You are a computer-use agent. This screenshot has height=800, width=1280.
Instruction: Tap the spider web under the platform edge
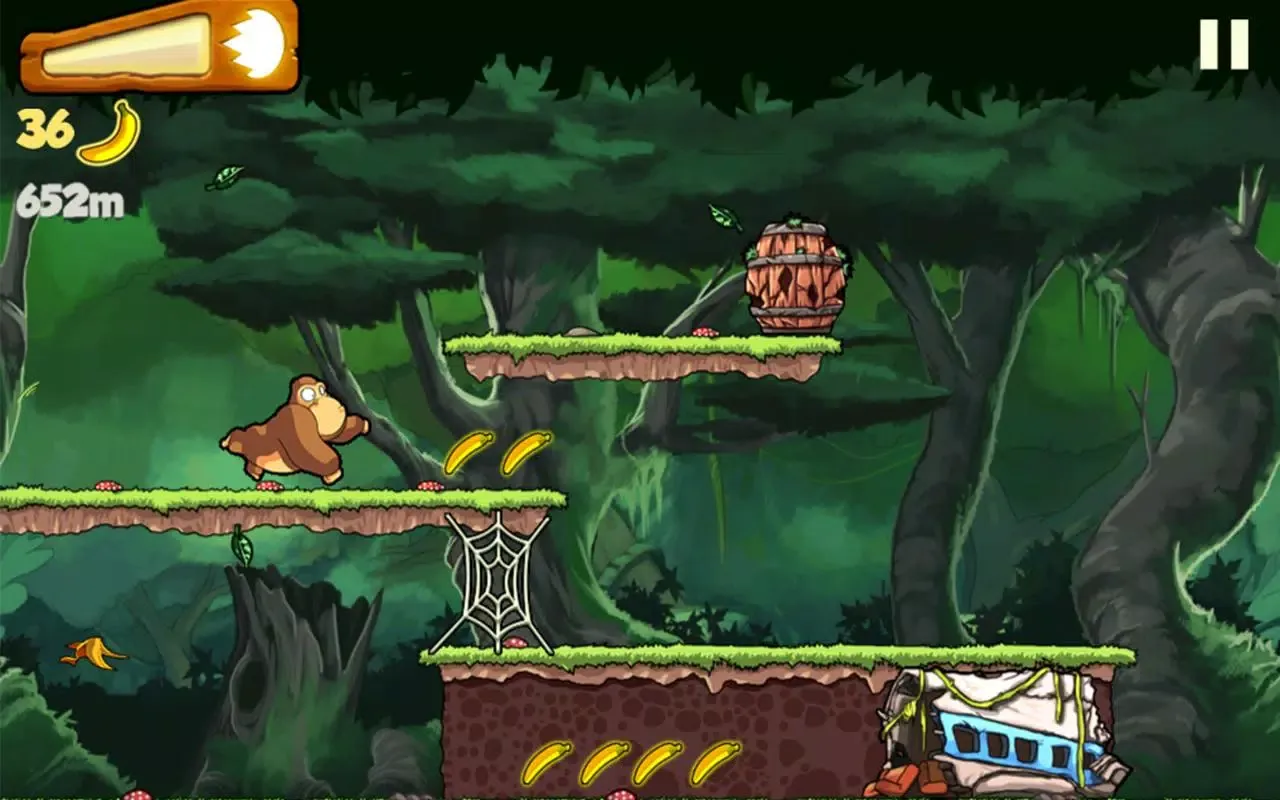[497, 578]
